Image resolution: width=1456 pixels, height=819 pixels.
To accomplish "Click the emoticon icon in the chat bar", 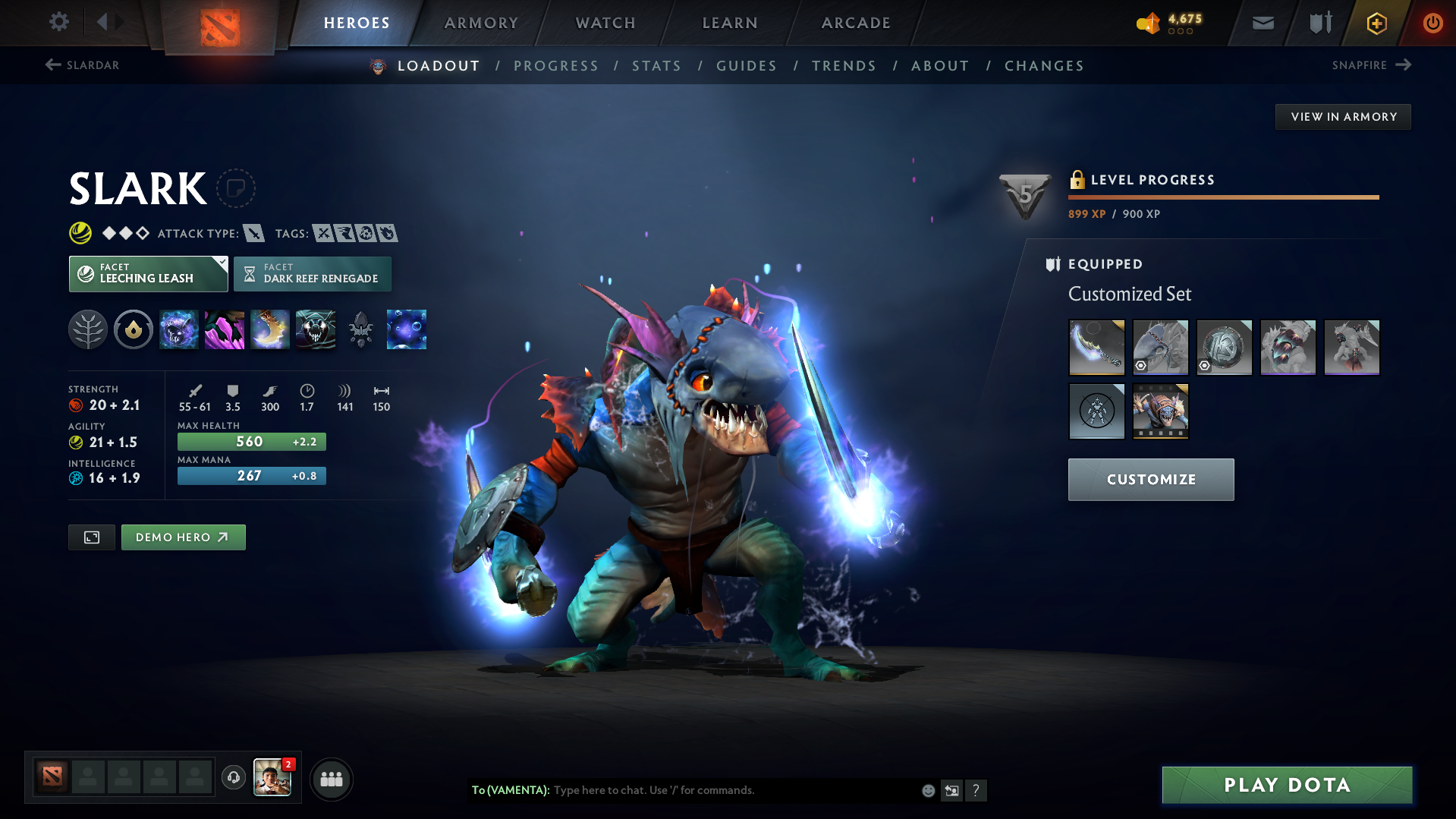I will tap(927, 790).
